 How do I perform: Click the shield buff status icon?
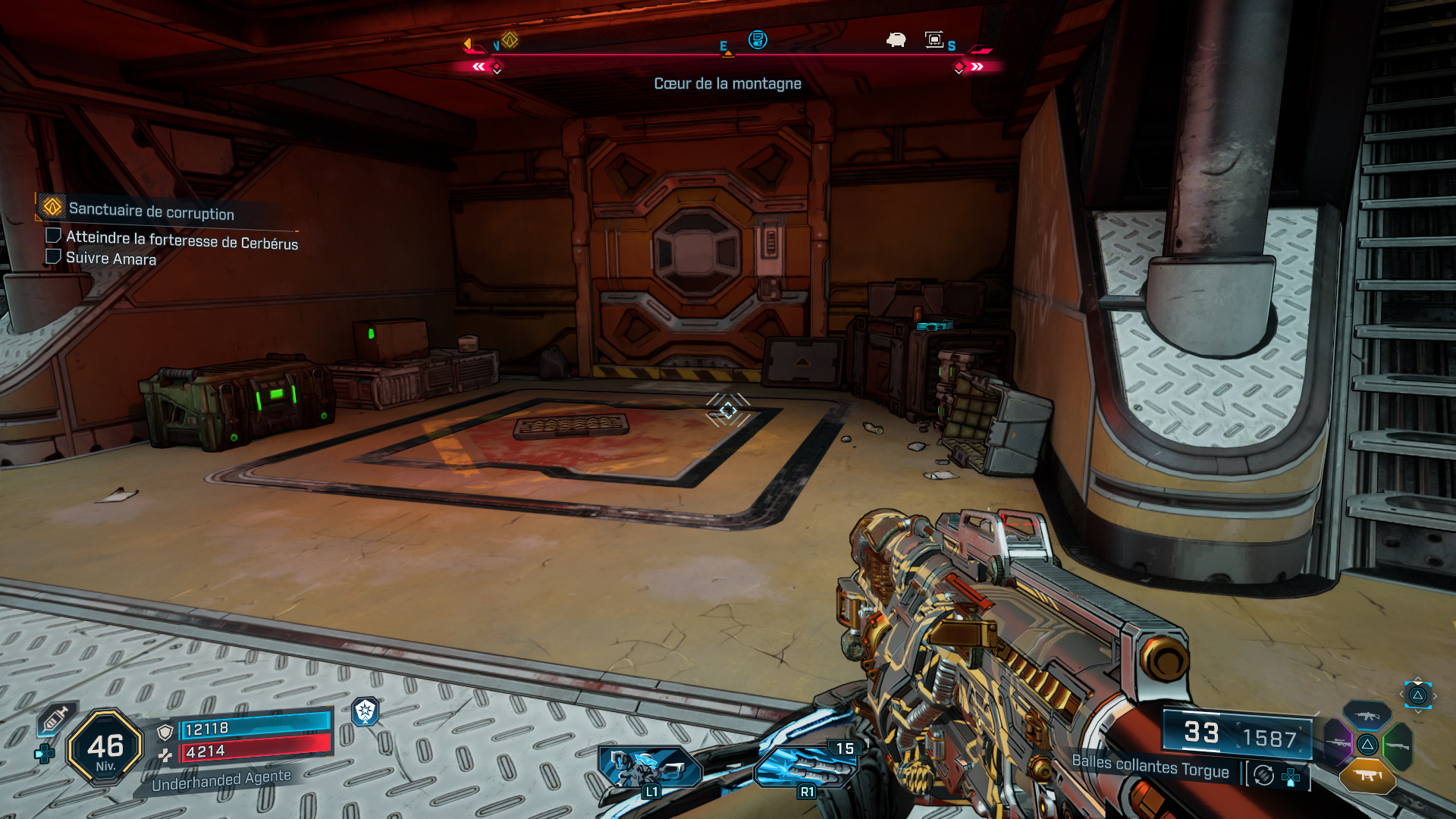coord(366,711)
